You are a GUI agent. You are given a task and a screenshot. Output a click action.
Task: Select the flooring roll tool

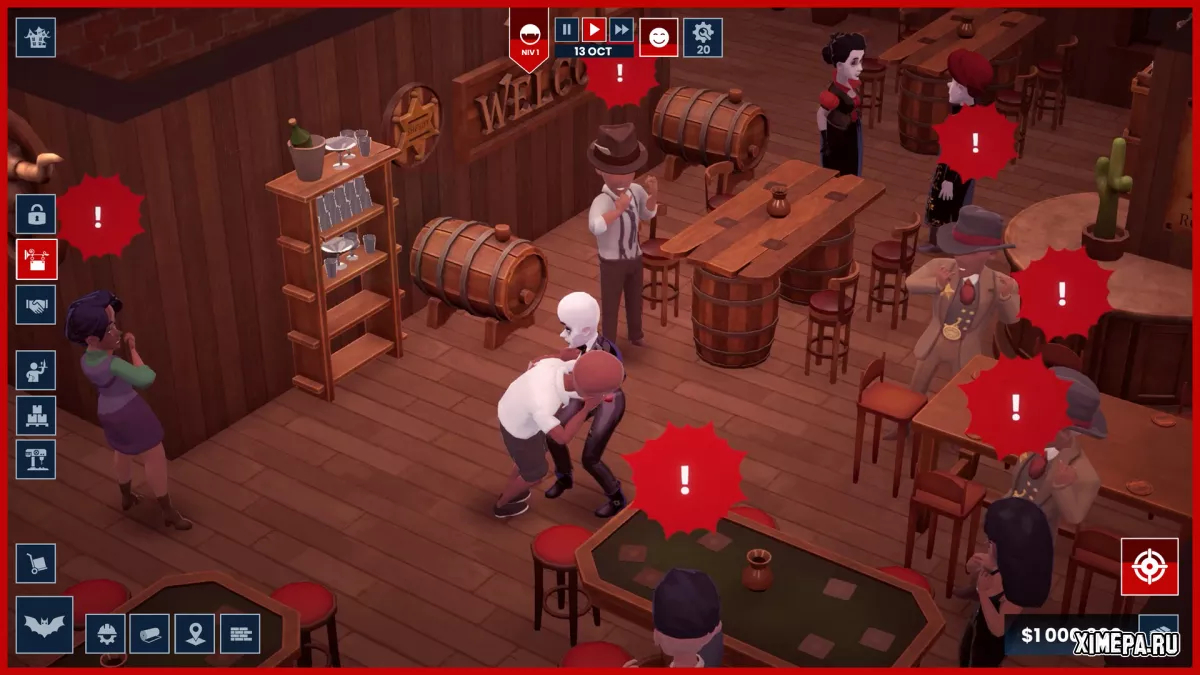pos(150,633)
